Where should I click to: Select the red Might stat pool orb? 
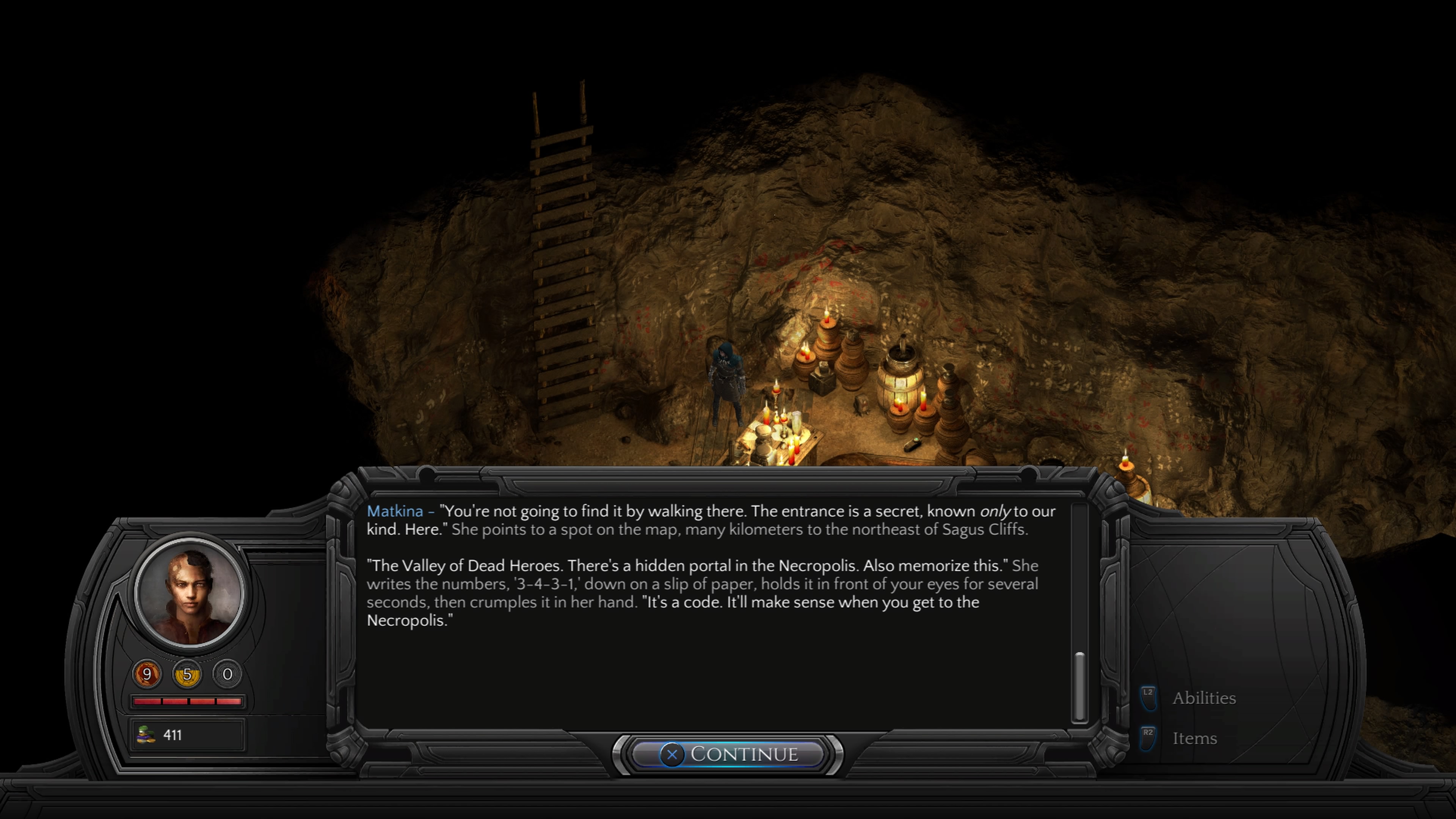[x=147, y=674]
